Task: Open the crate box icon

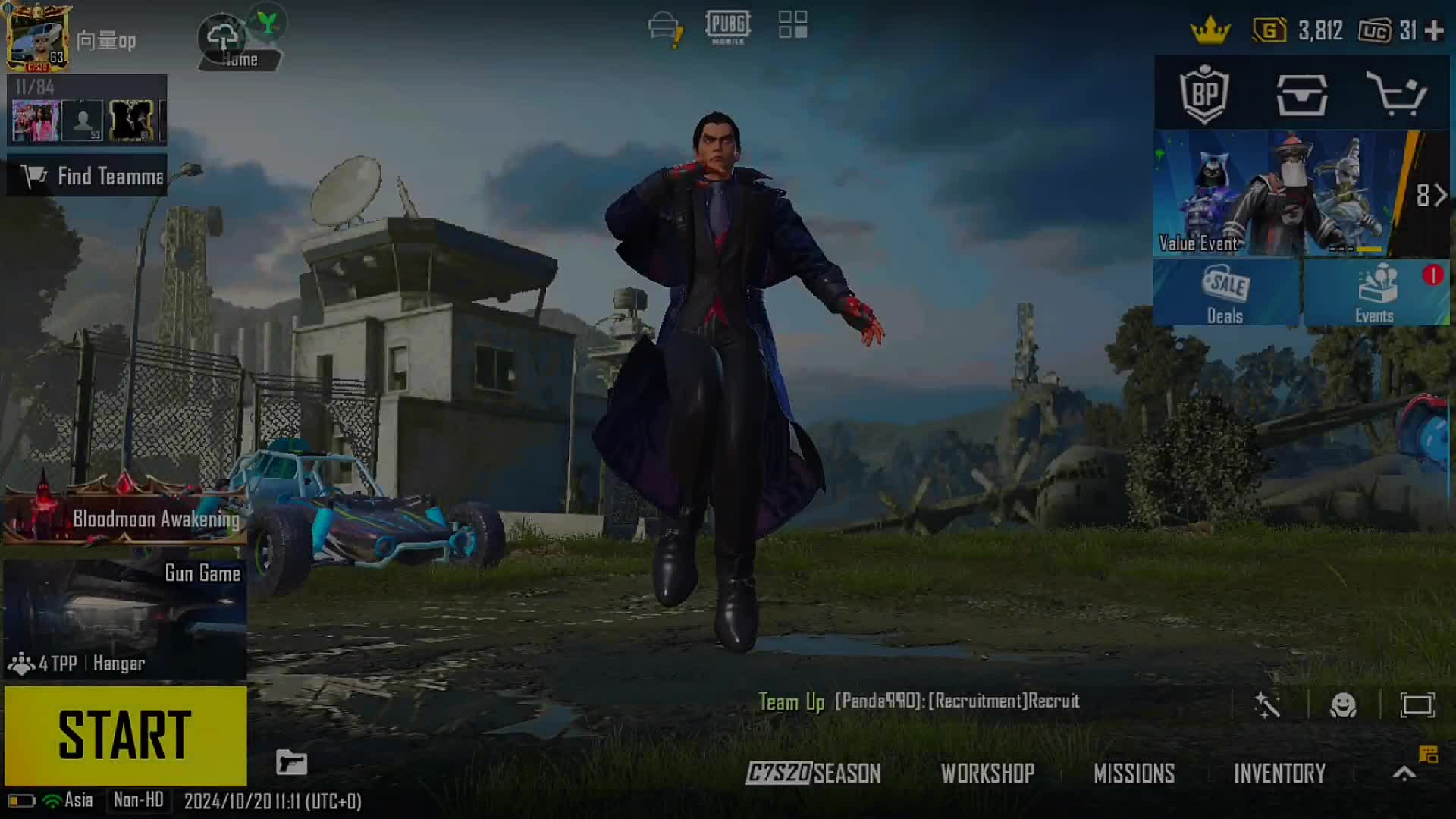Action: coord(1301,95)
